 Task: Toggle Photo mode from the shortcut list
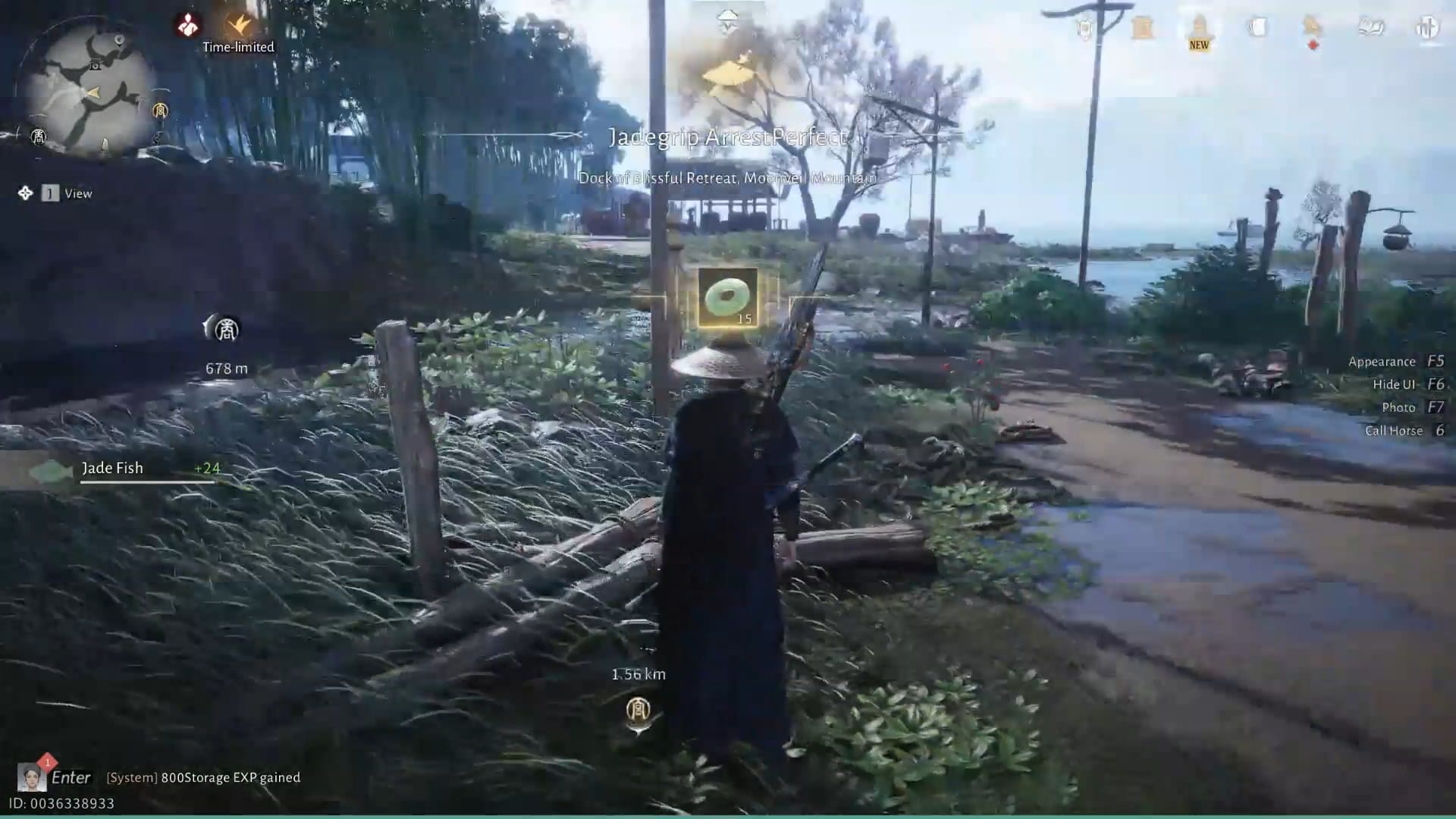point(1399,407)
